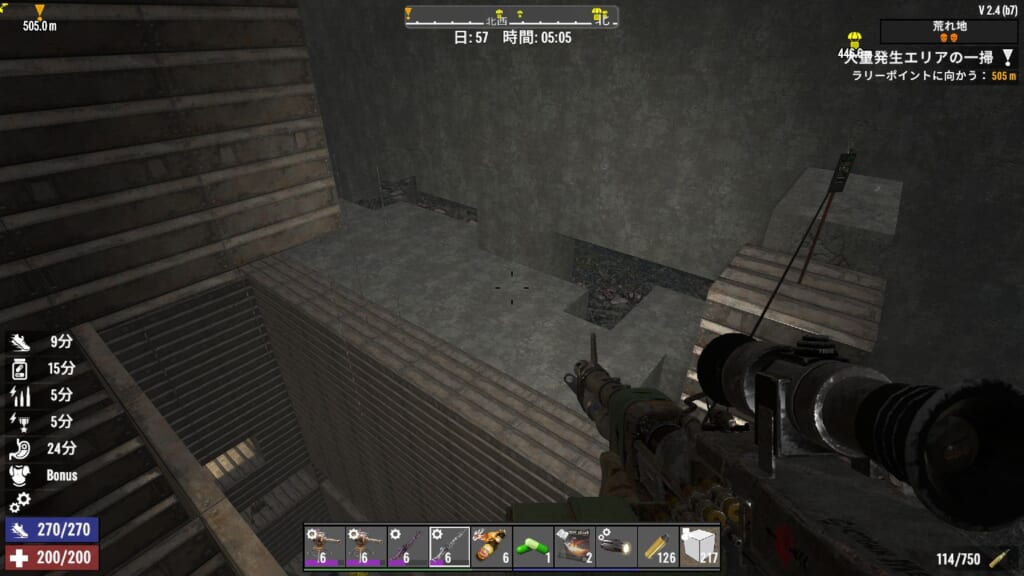Click the compass bar at top
This screenshot has width=1024, height=576.
(511, 17)
